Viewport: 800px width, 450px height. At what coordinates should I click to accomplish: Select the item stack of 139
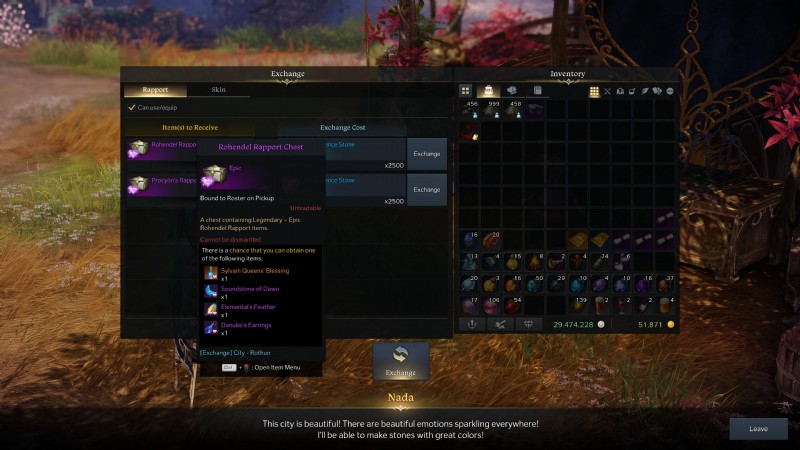tap(578, 305)
